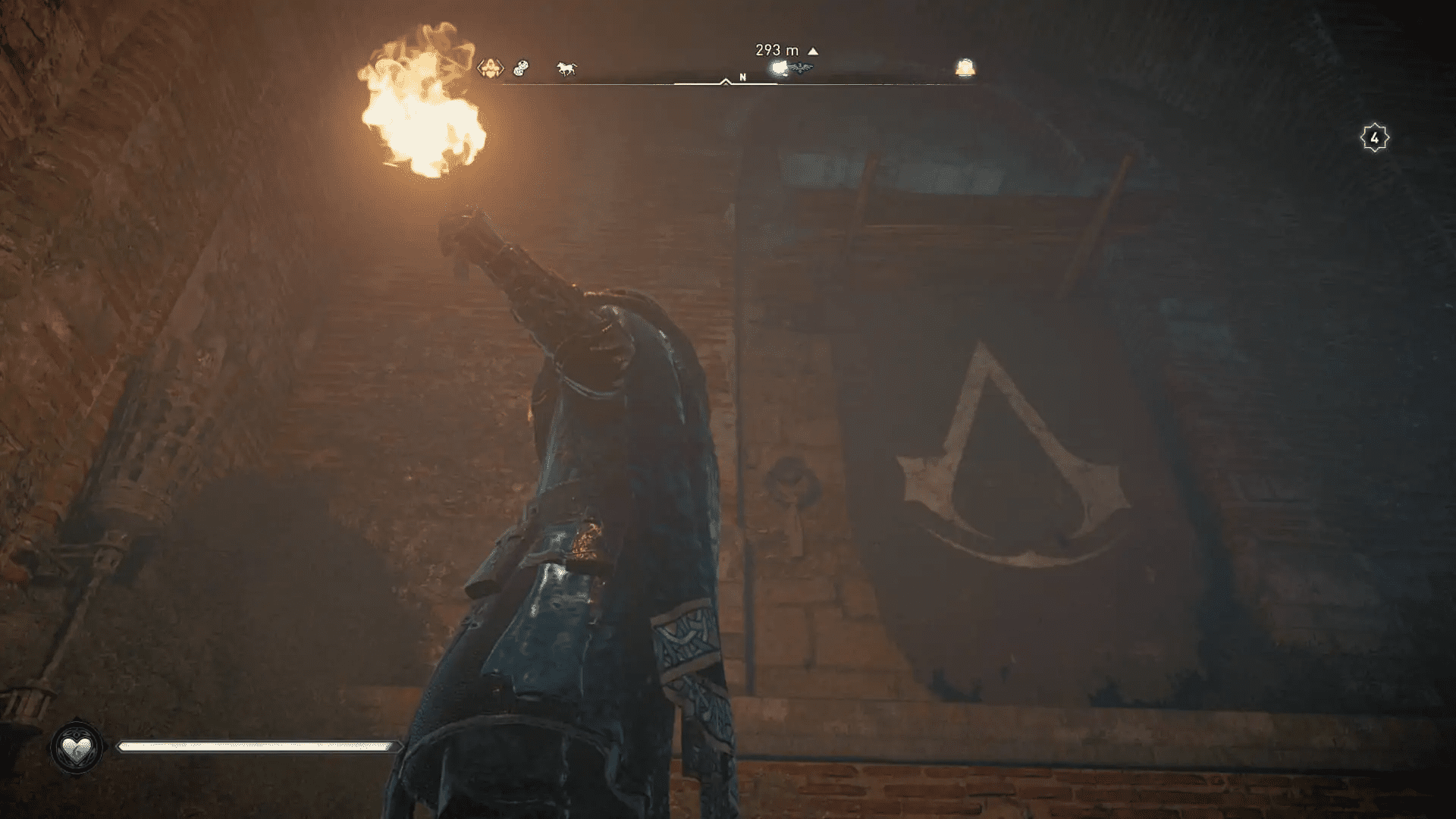
Task: Click the upward objective arrow beside the distance
Action: pos(813,49)
